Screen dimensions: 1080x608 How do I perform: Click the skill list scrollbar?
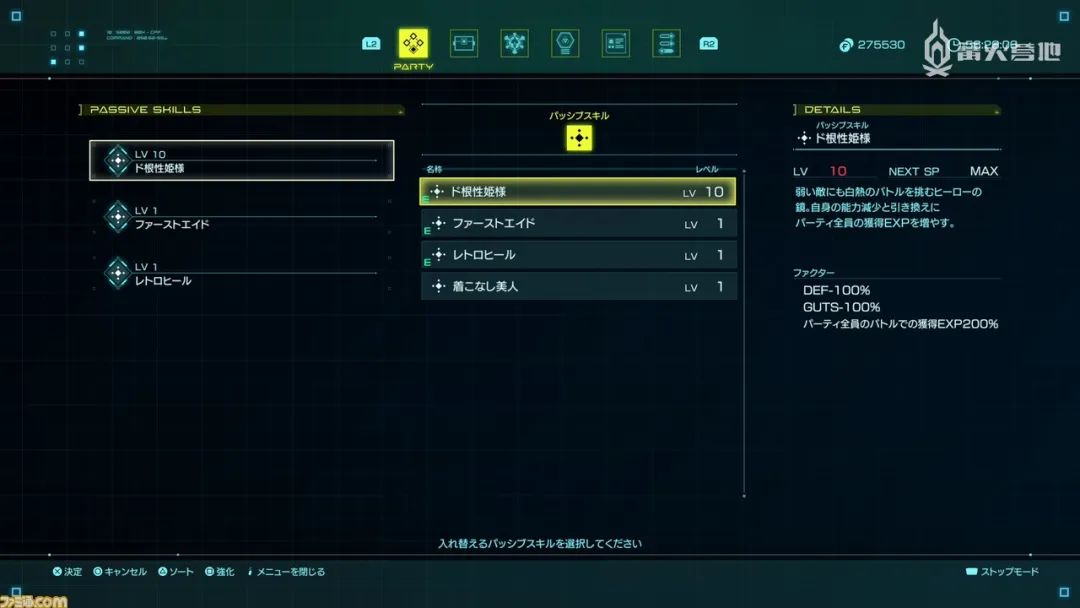pyautogui.click(x=744, y=330)
